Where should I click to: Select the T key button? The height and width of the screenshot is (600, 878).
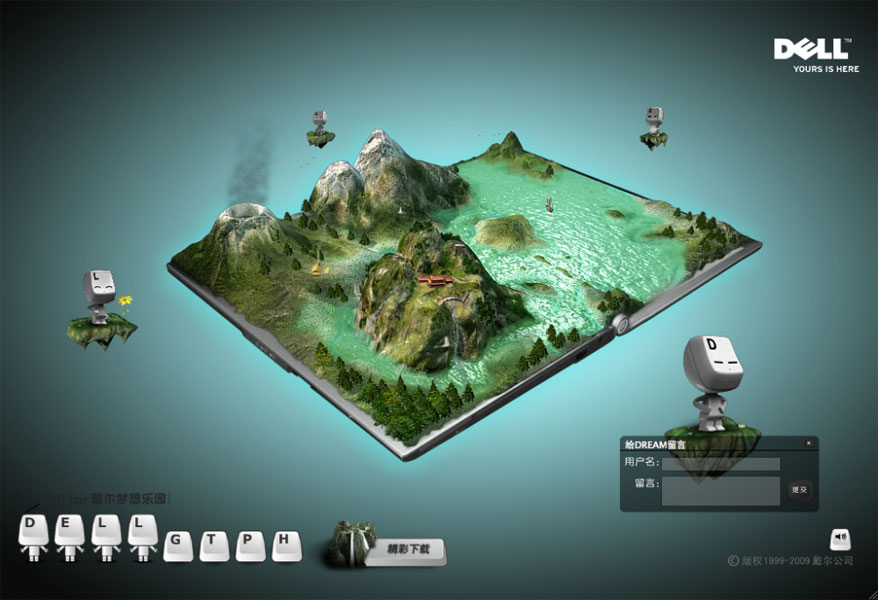coord(213,544)
